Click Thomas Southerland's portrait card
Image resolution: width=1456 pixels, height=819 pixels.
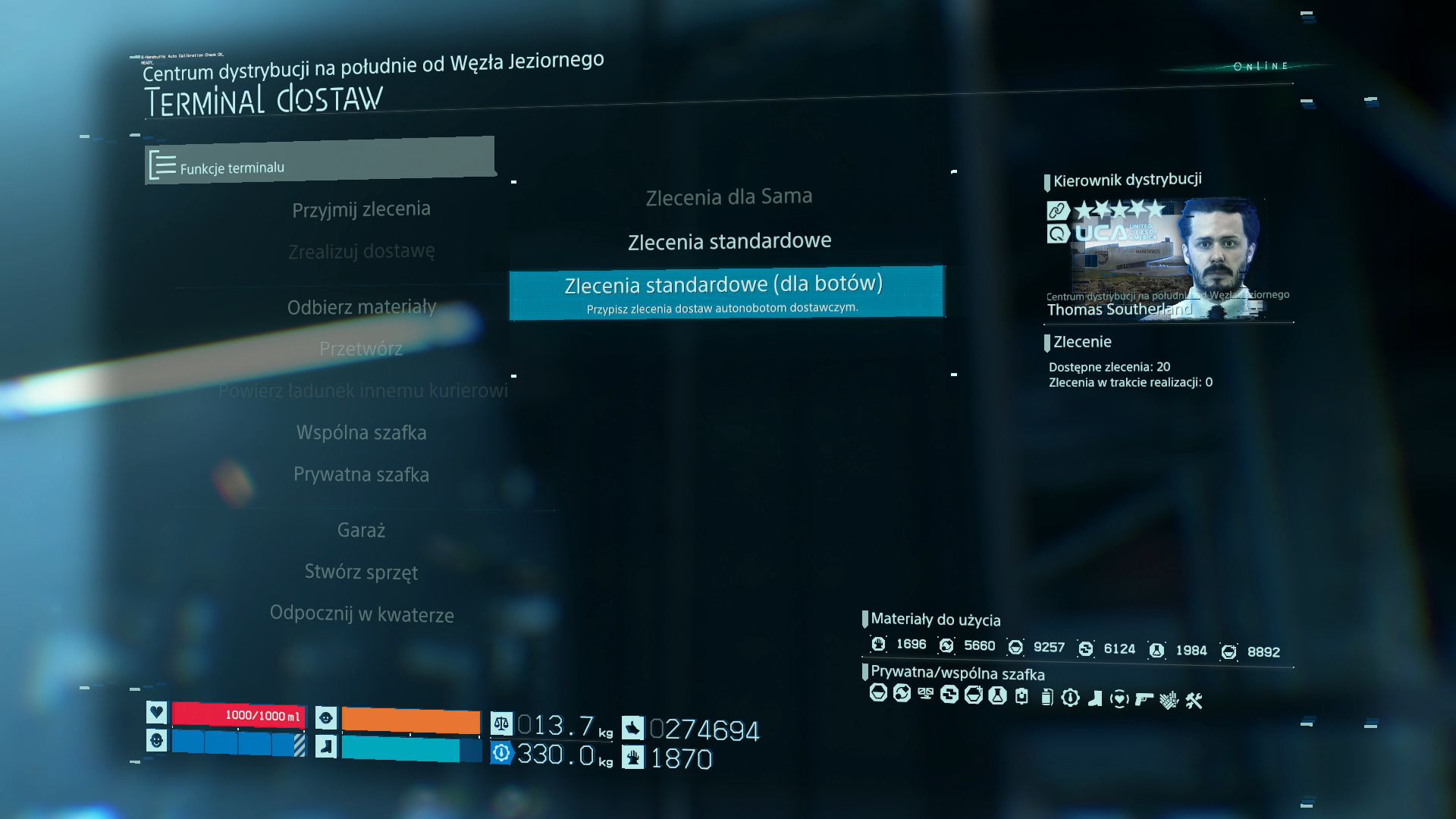point(1166,258)
